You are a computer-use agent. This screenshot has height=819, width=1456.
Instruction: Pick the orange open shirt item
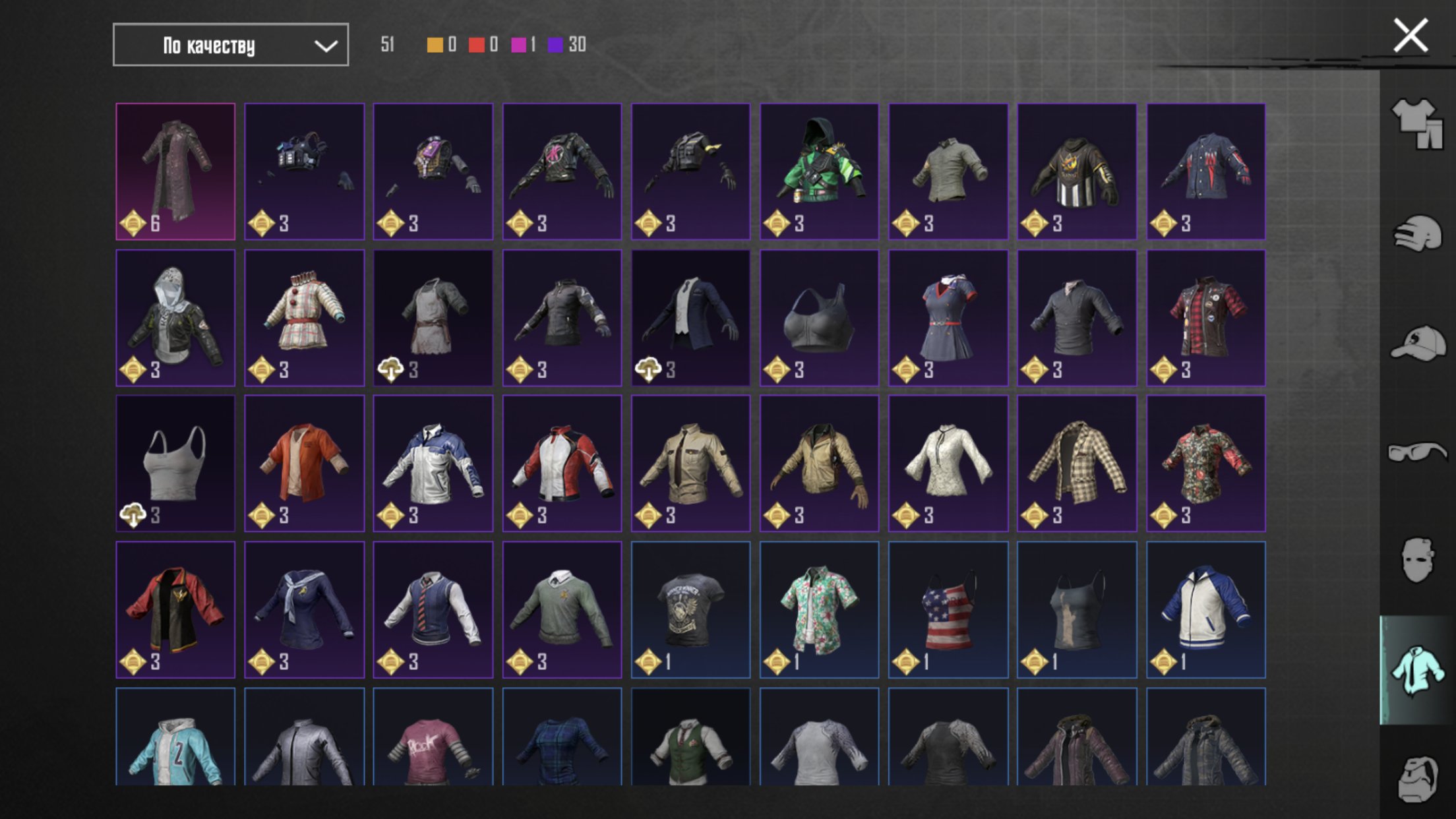click(304, 464)
